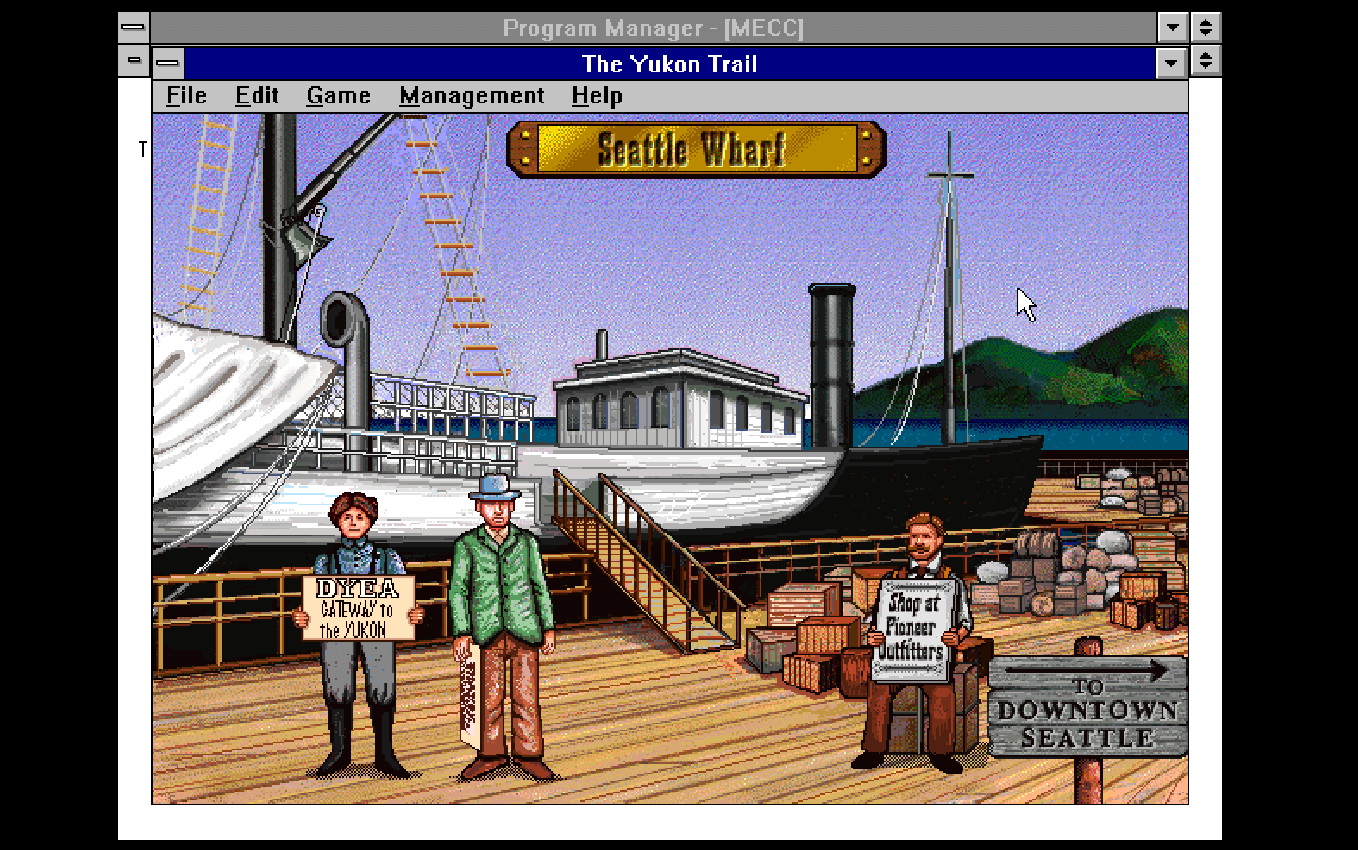Viewport: 1358px width, 850px height.
Task: Open the Game menu
Action: pos(338,95)
